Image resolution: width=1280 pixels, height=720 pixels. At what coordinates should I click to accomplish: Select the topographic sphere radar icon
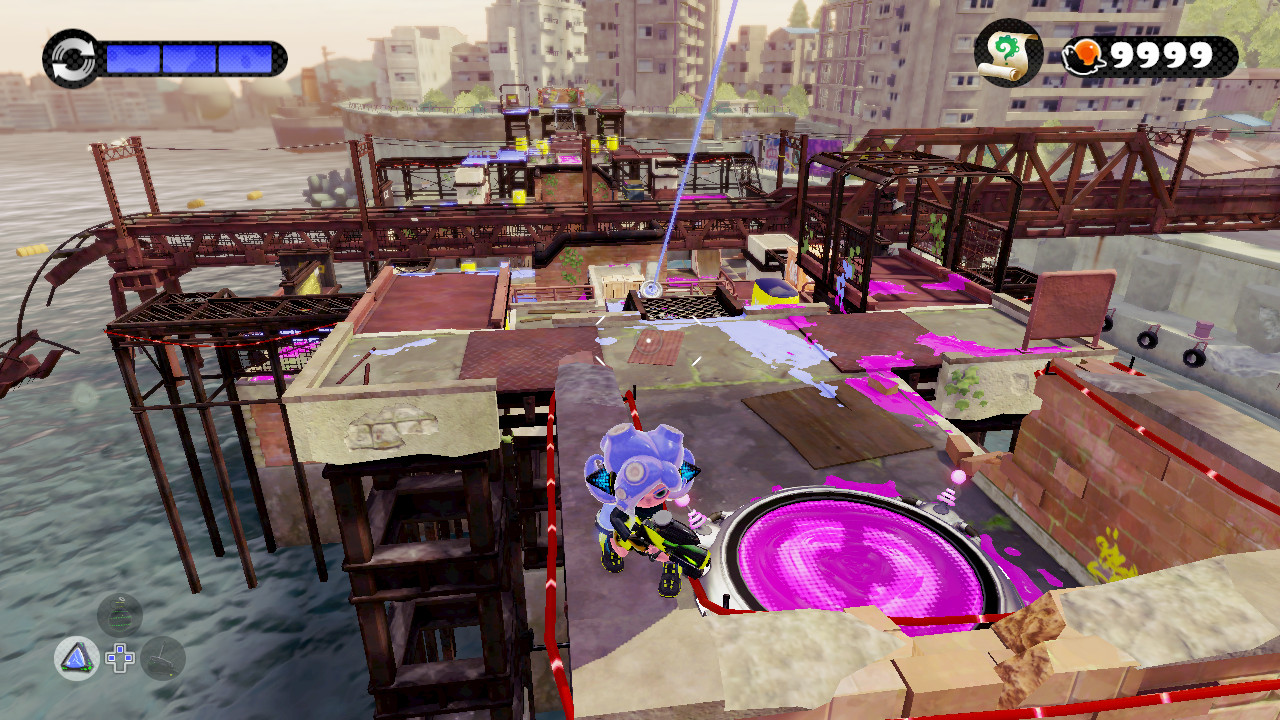click(118, 616)
